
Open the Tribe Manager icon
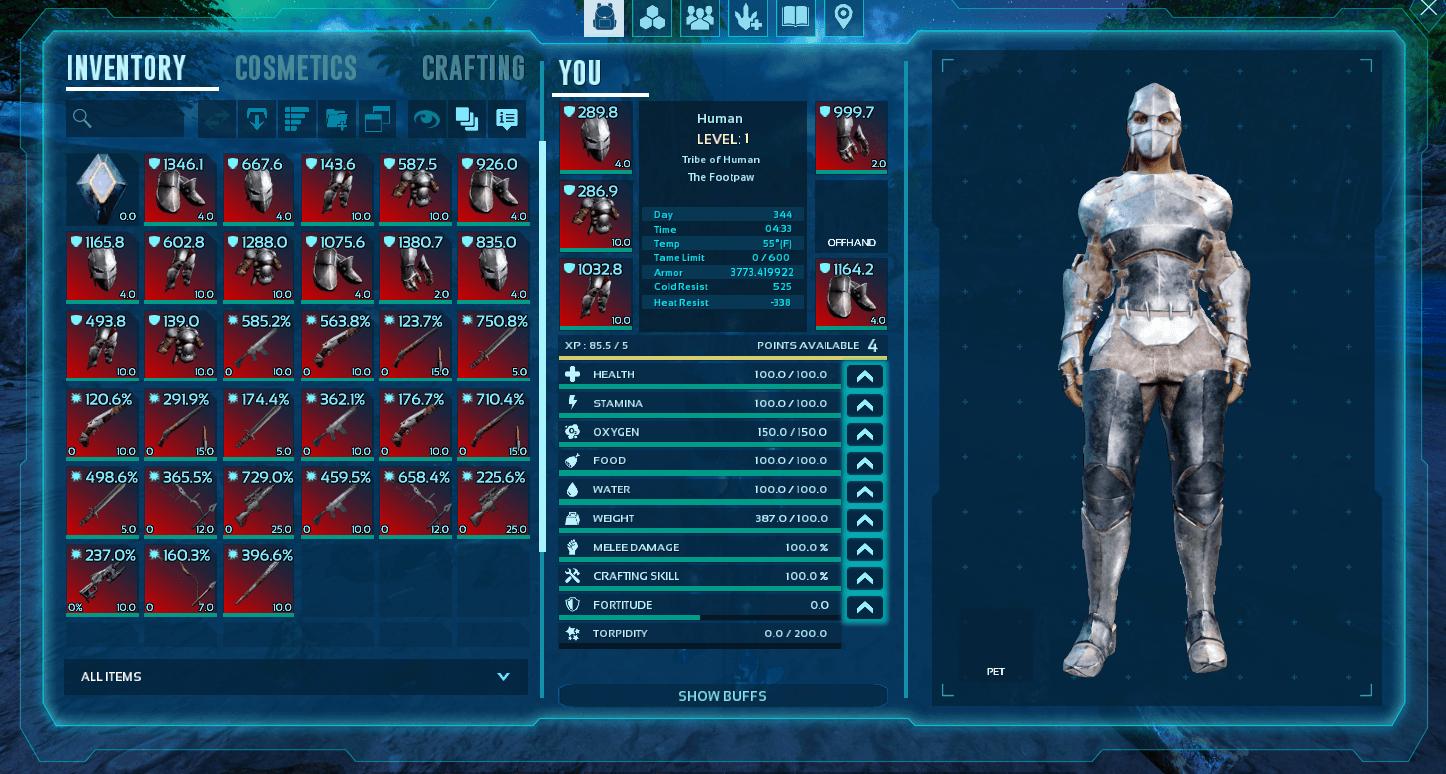[x=699, y=17]
